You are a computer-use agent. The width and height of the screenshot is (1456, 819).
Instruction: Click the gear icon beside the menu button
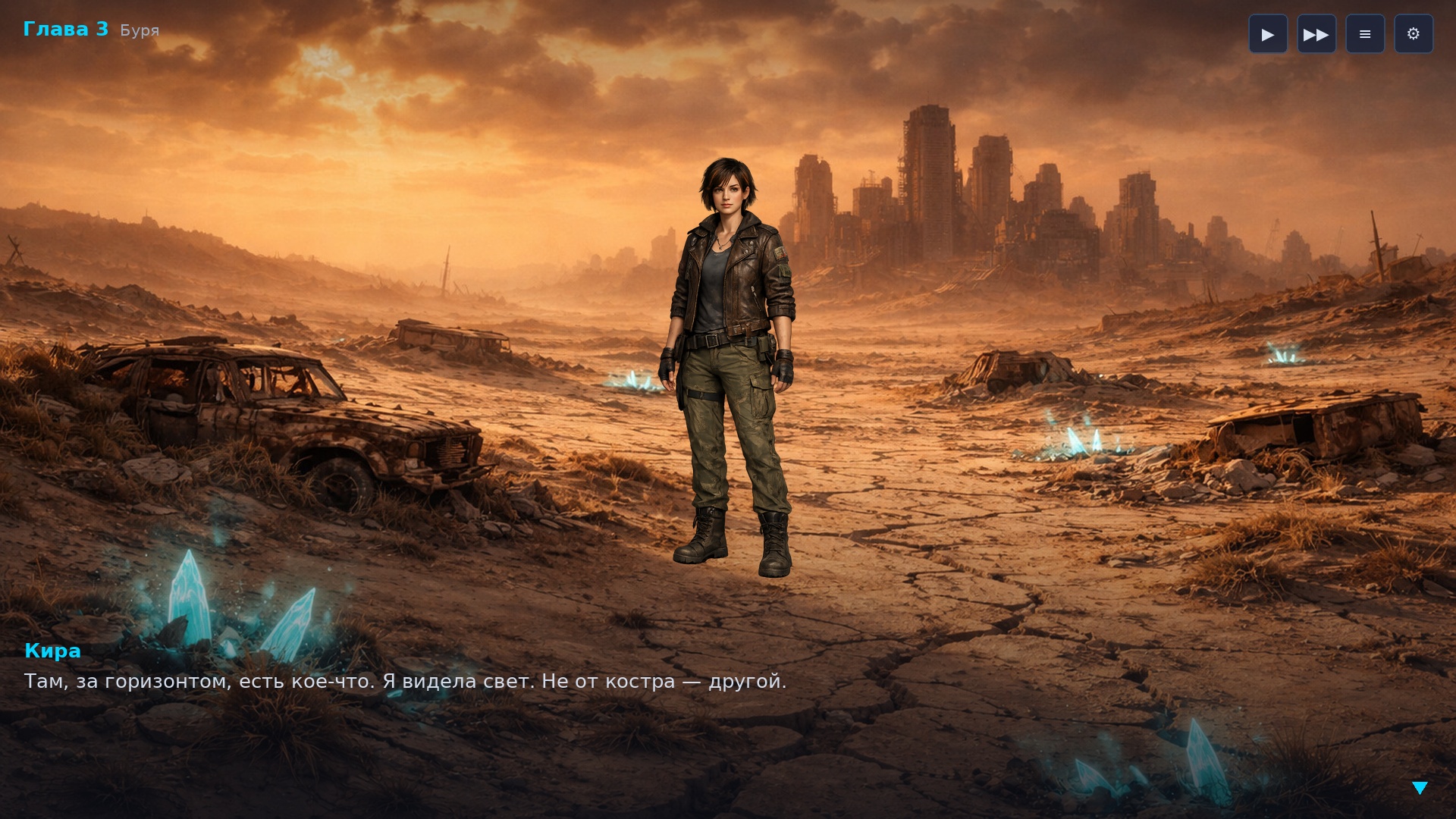click(1414, 33)
